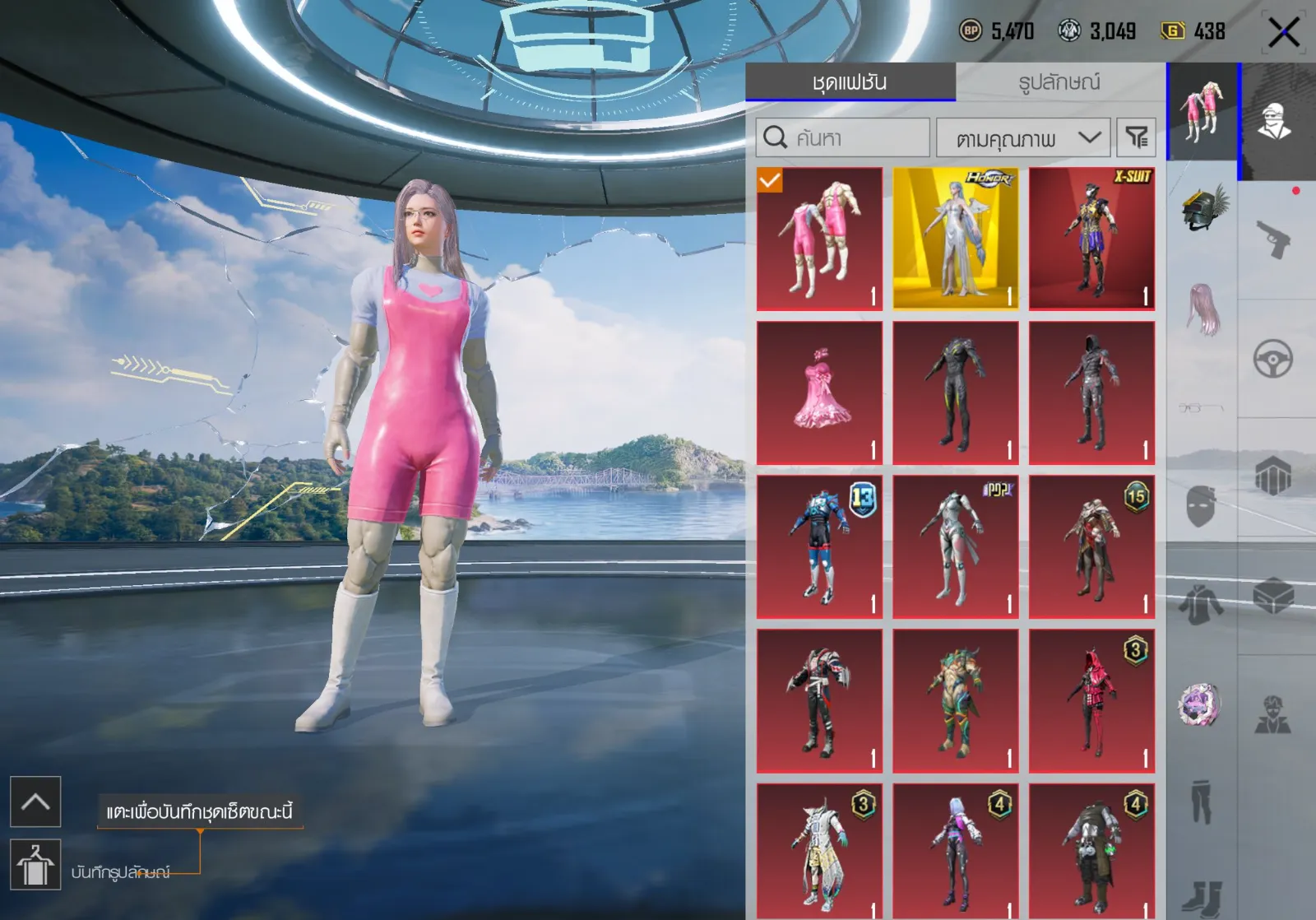Screen dimensions: 1316x920
Task: Switch to the ชุดแฟชั่น tab
Action: [850, 82]
